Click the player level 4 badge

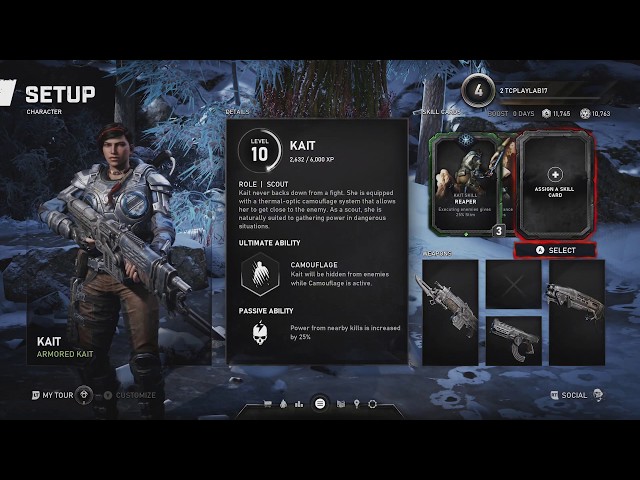(478, 89)
